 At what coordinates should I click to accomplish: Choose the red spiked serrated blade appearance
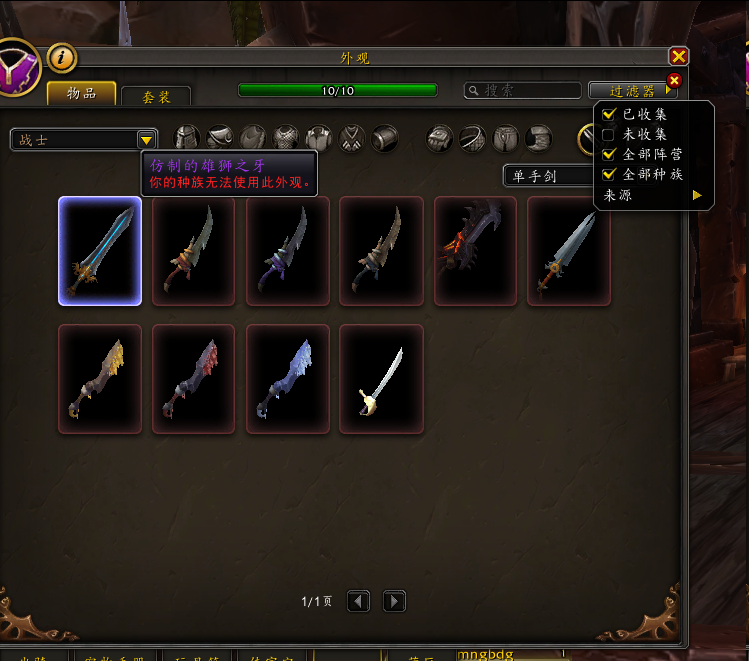pos(475,250)
